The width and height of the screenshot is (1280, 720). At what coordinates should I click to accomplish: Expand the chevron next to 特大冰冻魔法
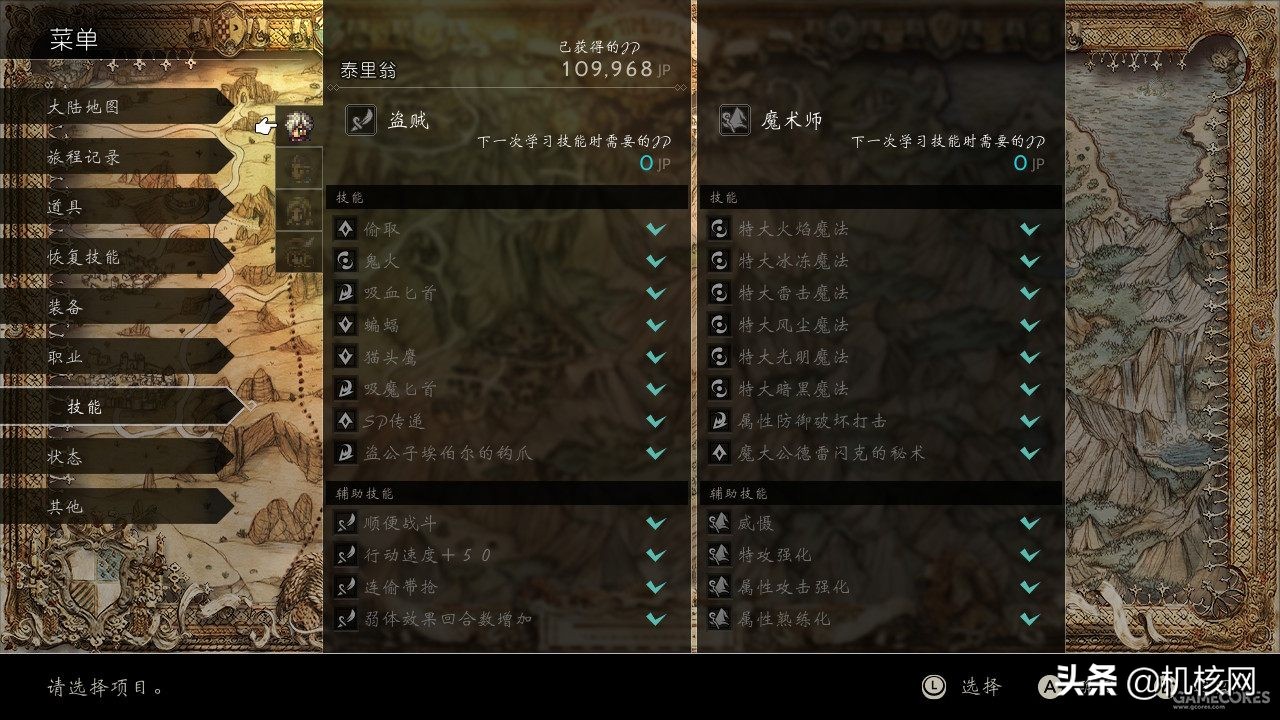pyautogui.click(x=1028, y=261)
